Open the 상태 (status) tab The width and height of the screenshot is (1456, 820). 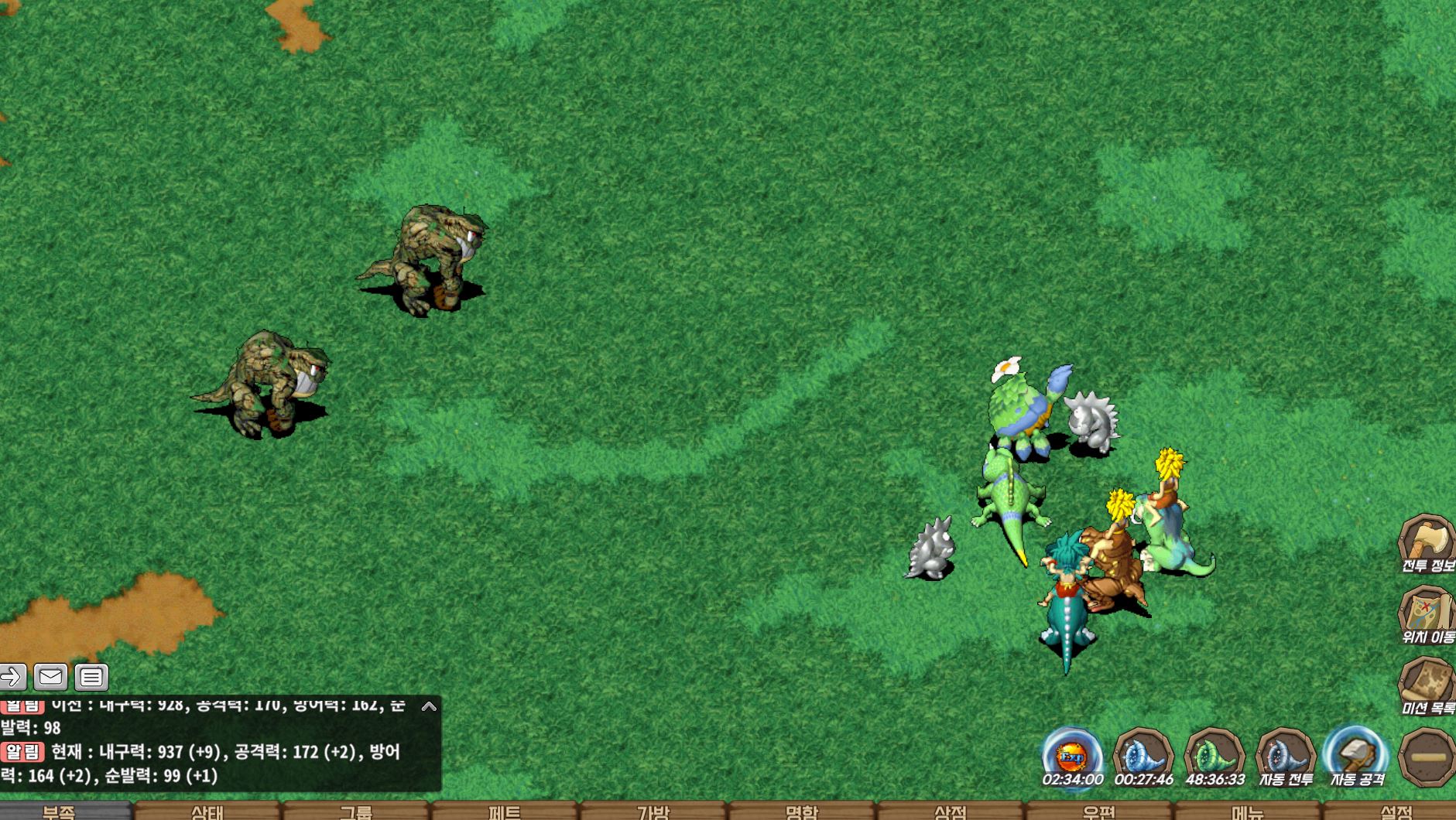207,811
